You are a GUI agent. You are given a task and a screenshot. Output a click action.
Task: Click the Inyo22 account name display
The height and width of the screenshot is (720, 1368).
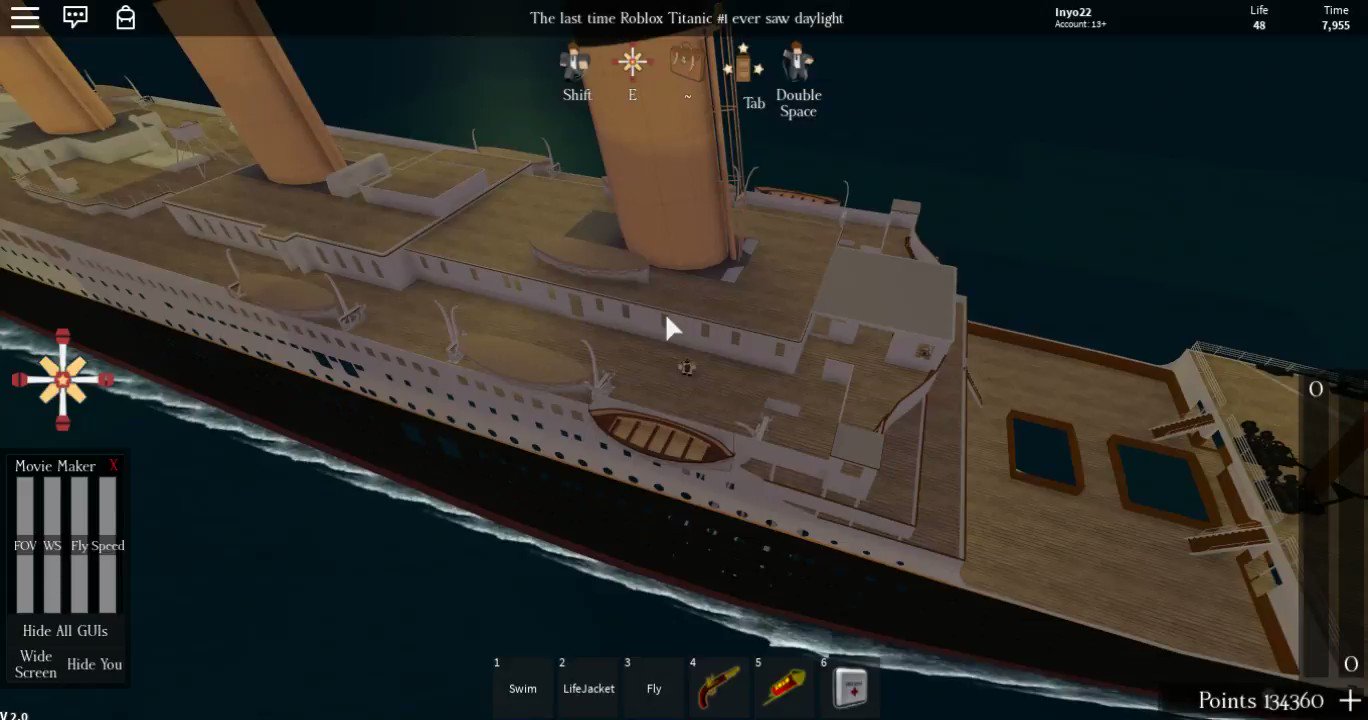pyautogui.click(x=1071, y=12)
